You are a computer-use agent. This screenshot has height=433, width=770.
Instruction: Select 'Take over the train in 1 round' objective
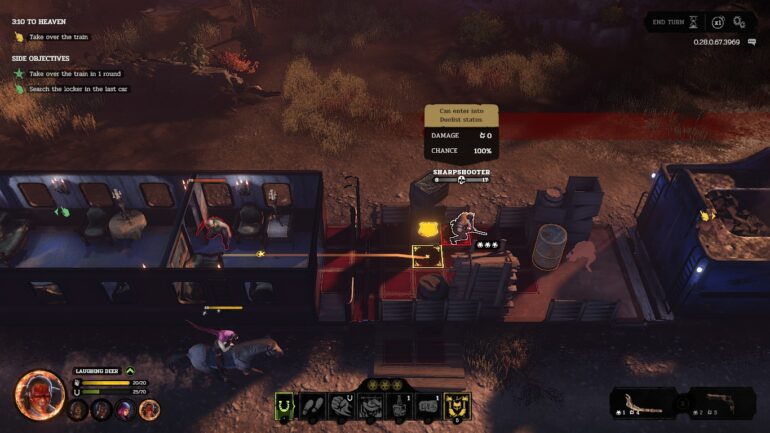tap(76, 73)
